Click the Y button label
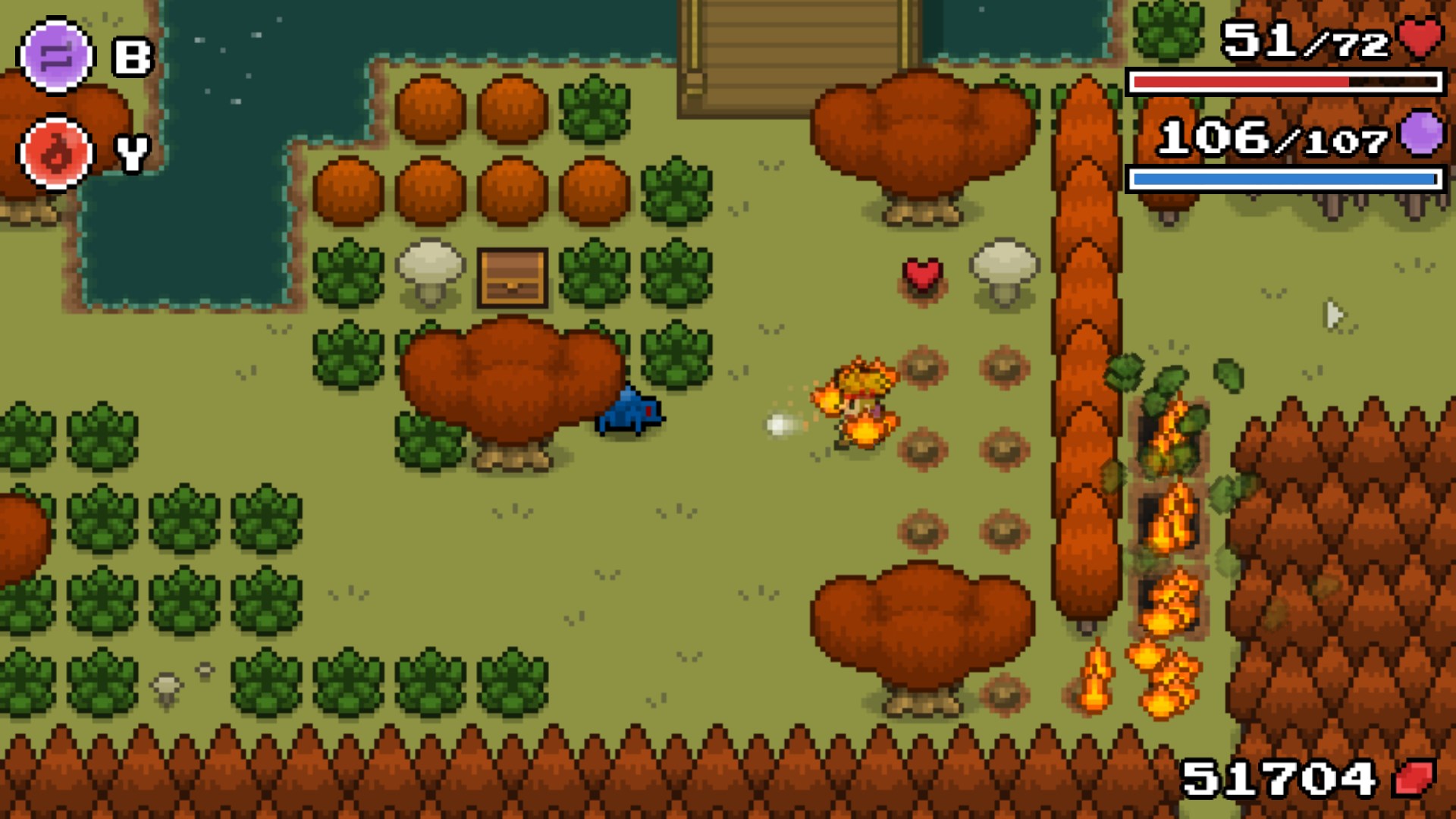The height and width of the screenshot is (819, 1456). (x=130, y=154)
